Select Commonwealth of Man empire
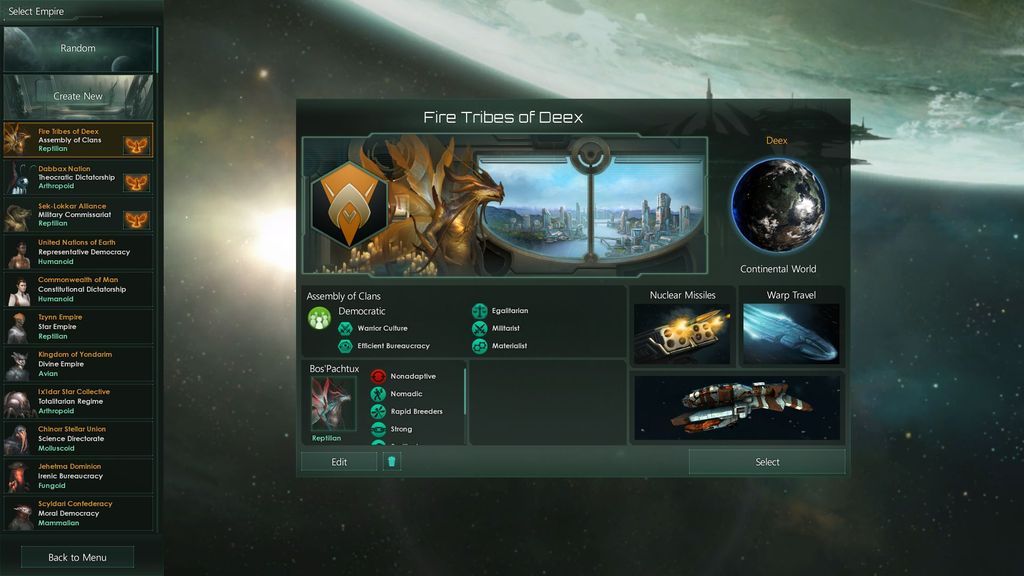Viewport: 1024px width, 576px height. tap(78, 289)
